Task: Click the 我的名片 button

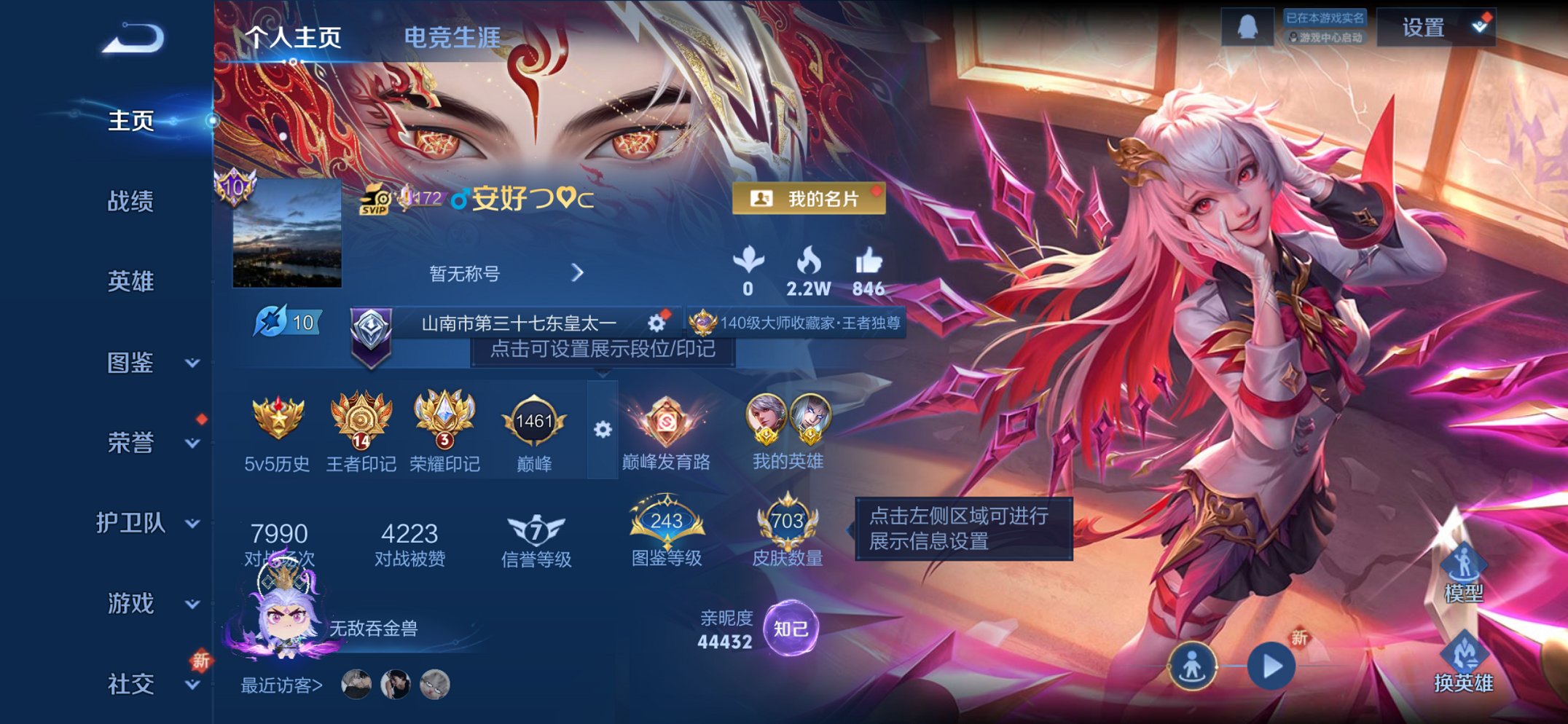Action: (x=809, y=199)
